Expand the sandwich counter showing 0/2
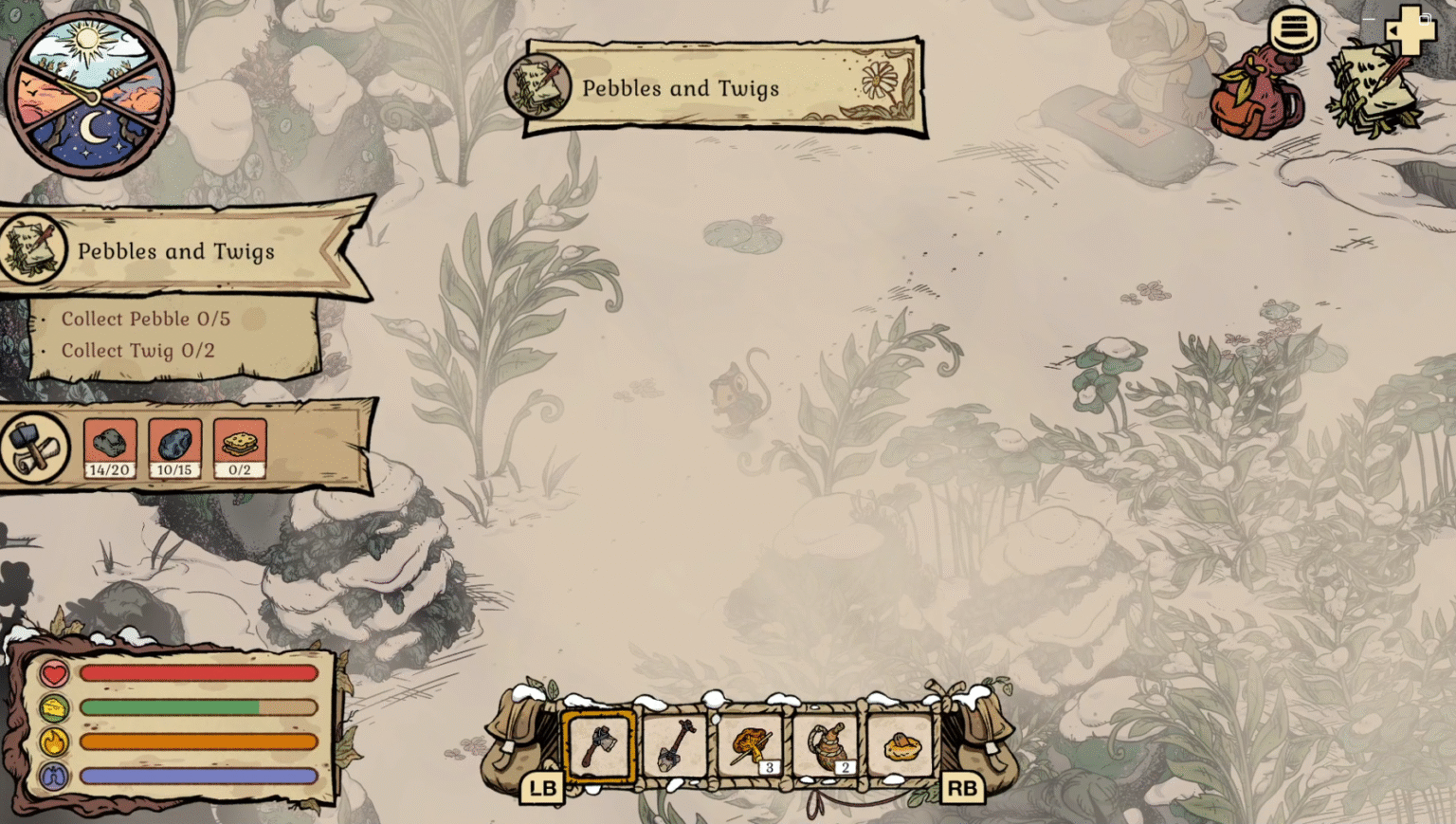 click(x=238, y=448)
